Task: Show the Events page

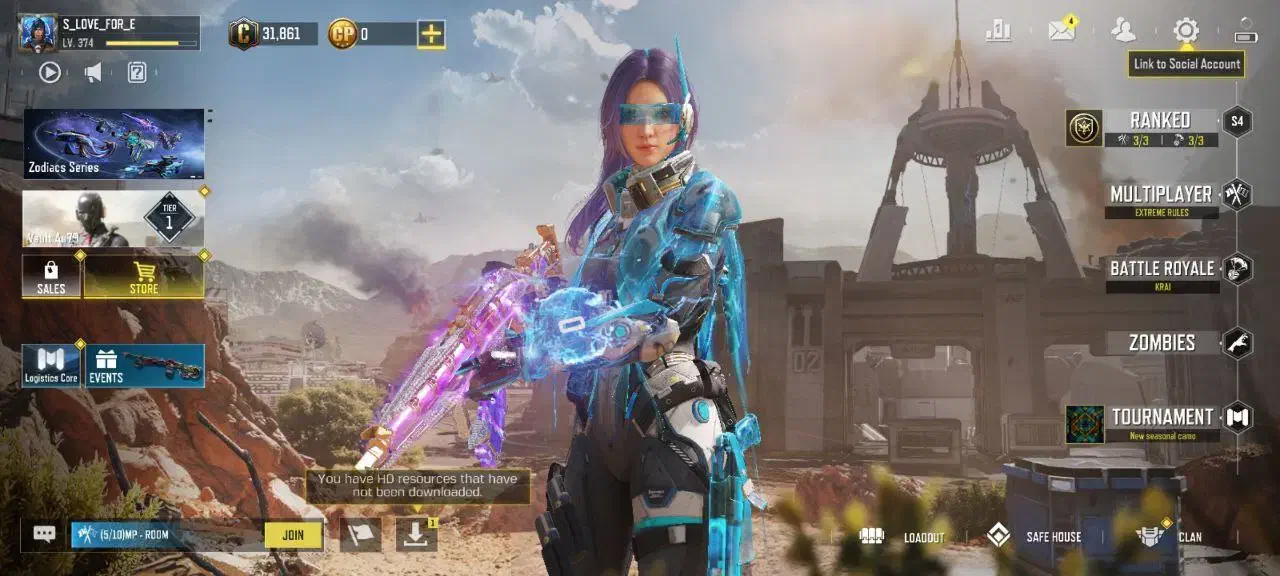Action: pyautogui.click(x=145, y=366)
